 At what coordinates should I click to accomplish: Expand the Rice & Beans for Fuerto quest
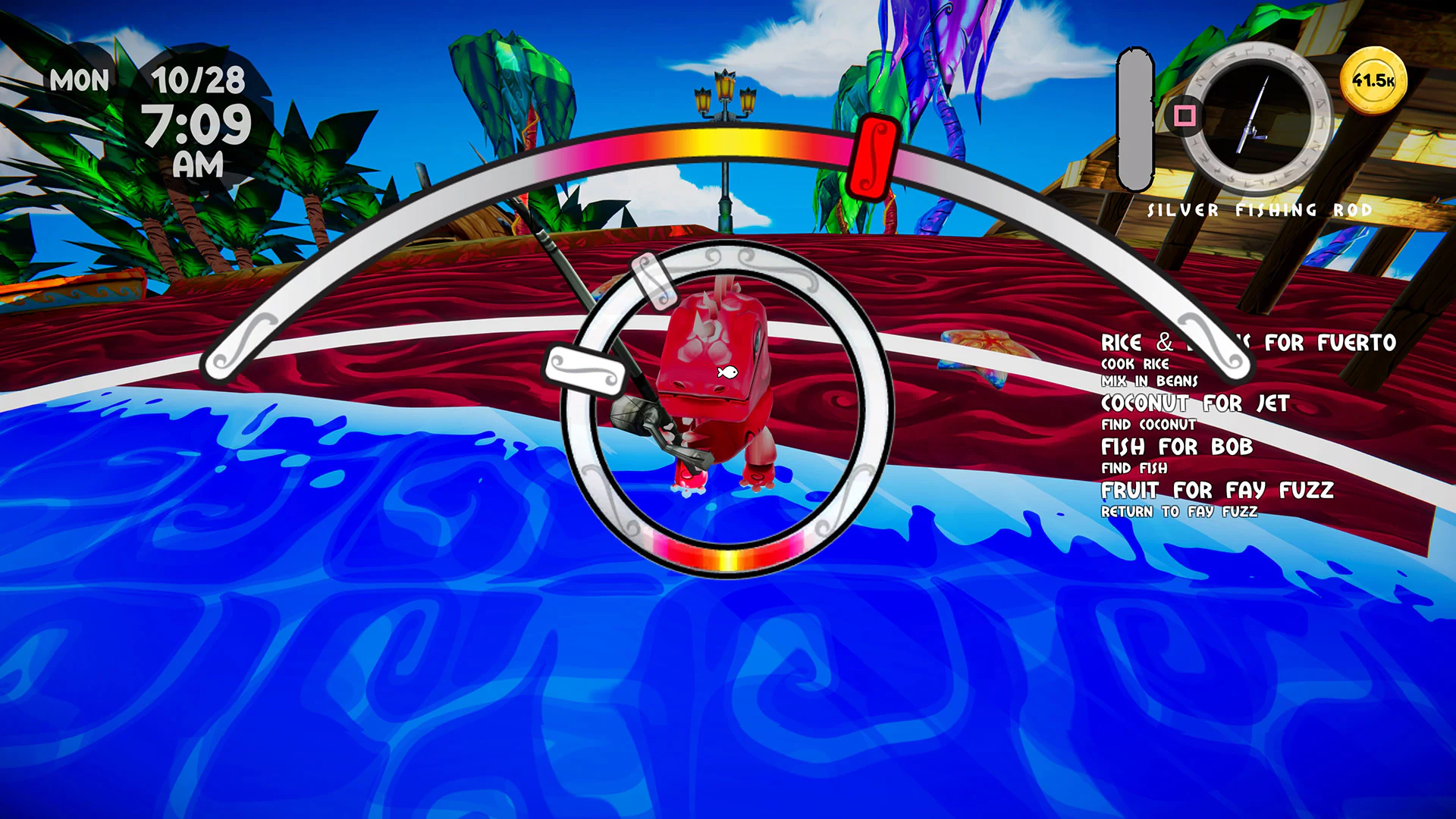1247,343
